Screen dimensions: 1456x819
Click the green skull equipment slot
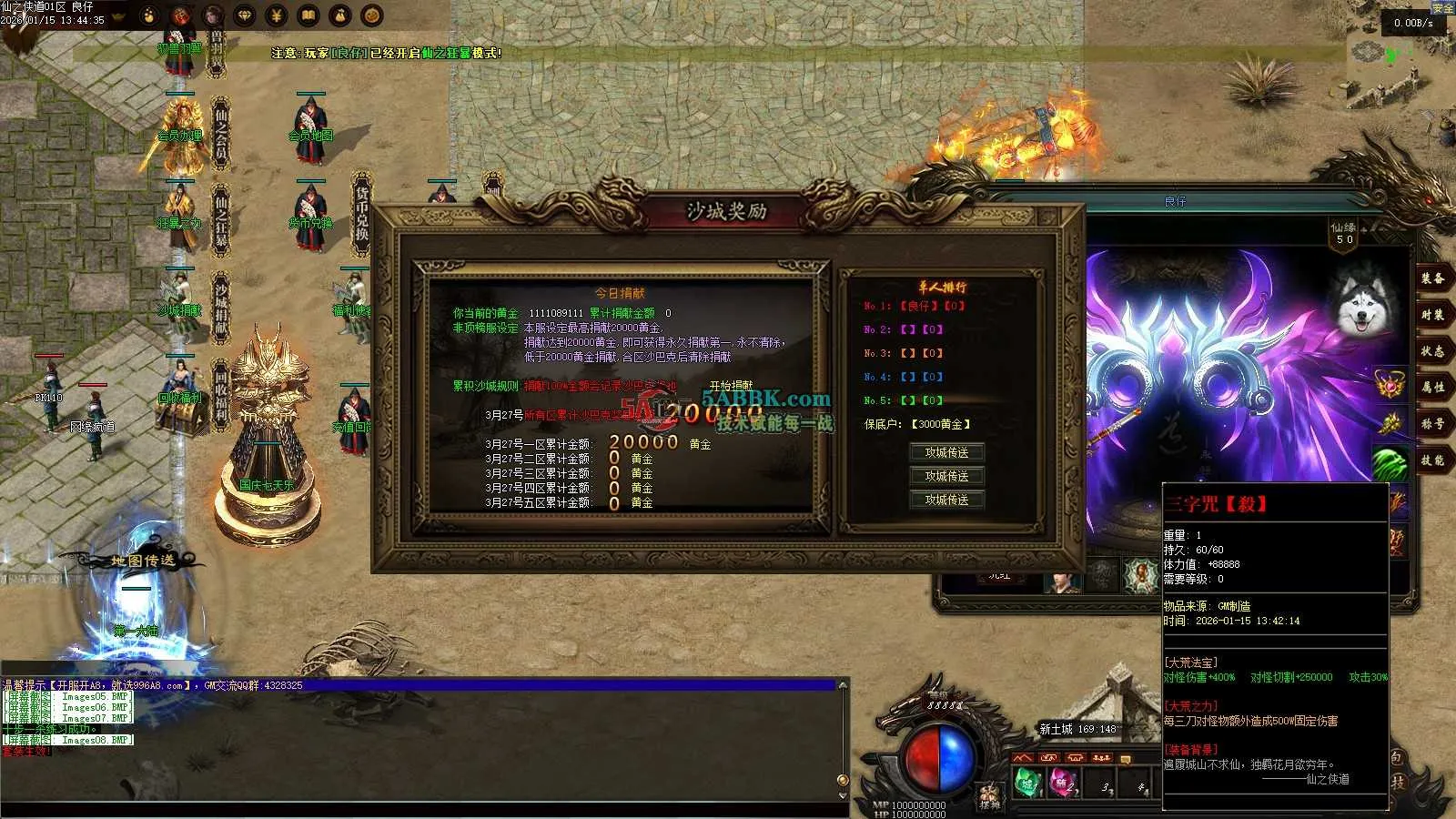(x=1390, y=464)
